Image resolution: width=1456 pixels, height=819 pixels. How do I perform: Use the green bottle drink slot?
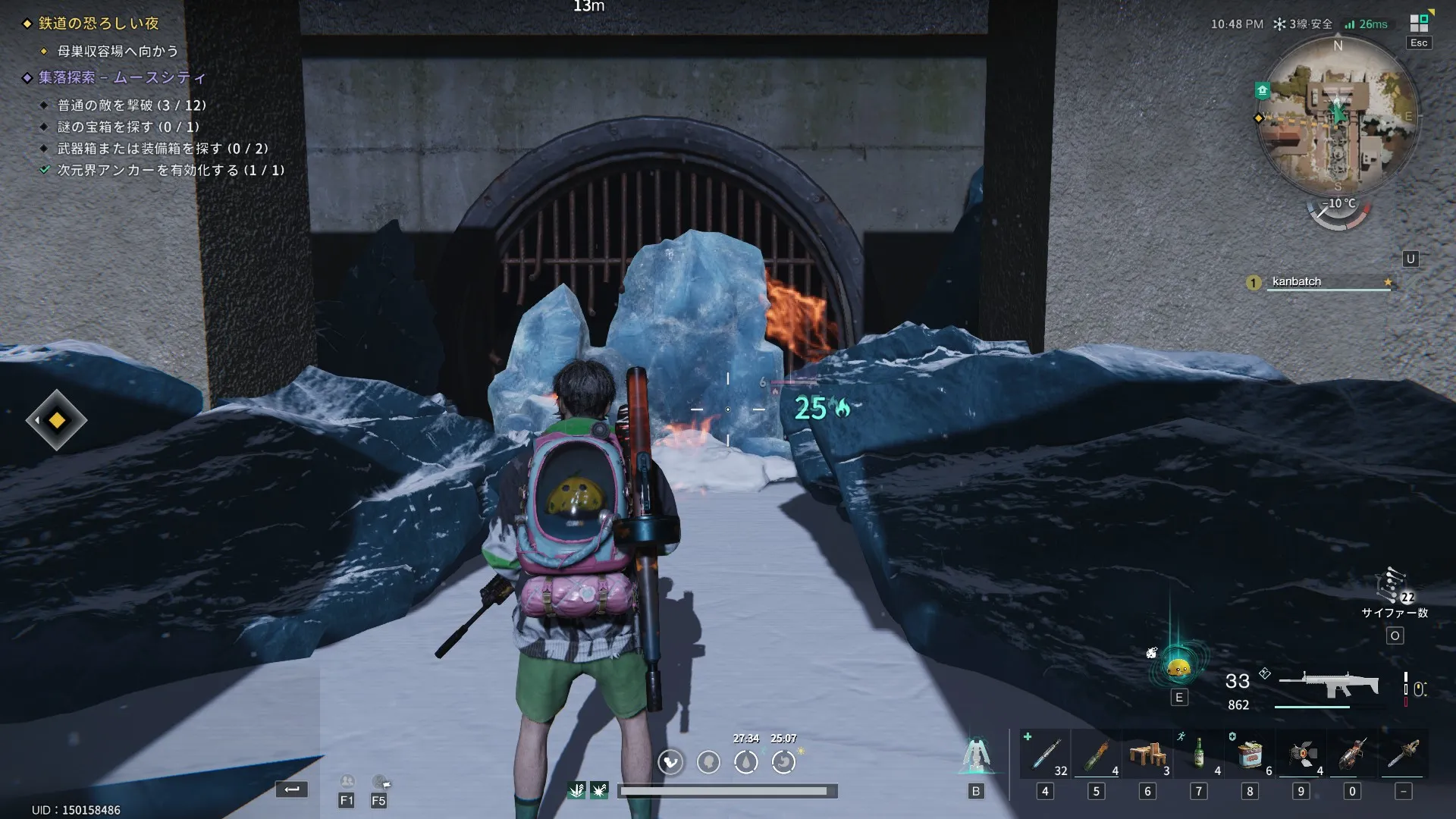click(1198, 755)
